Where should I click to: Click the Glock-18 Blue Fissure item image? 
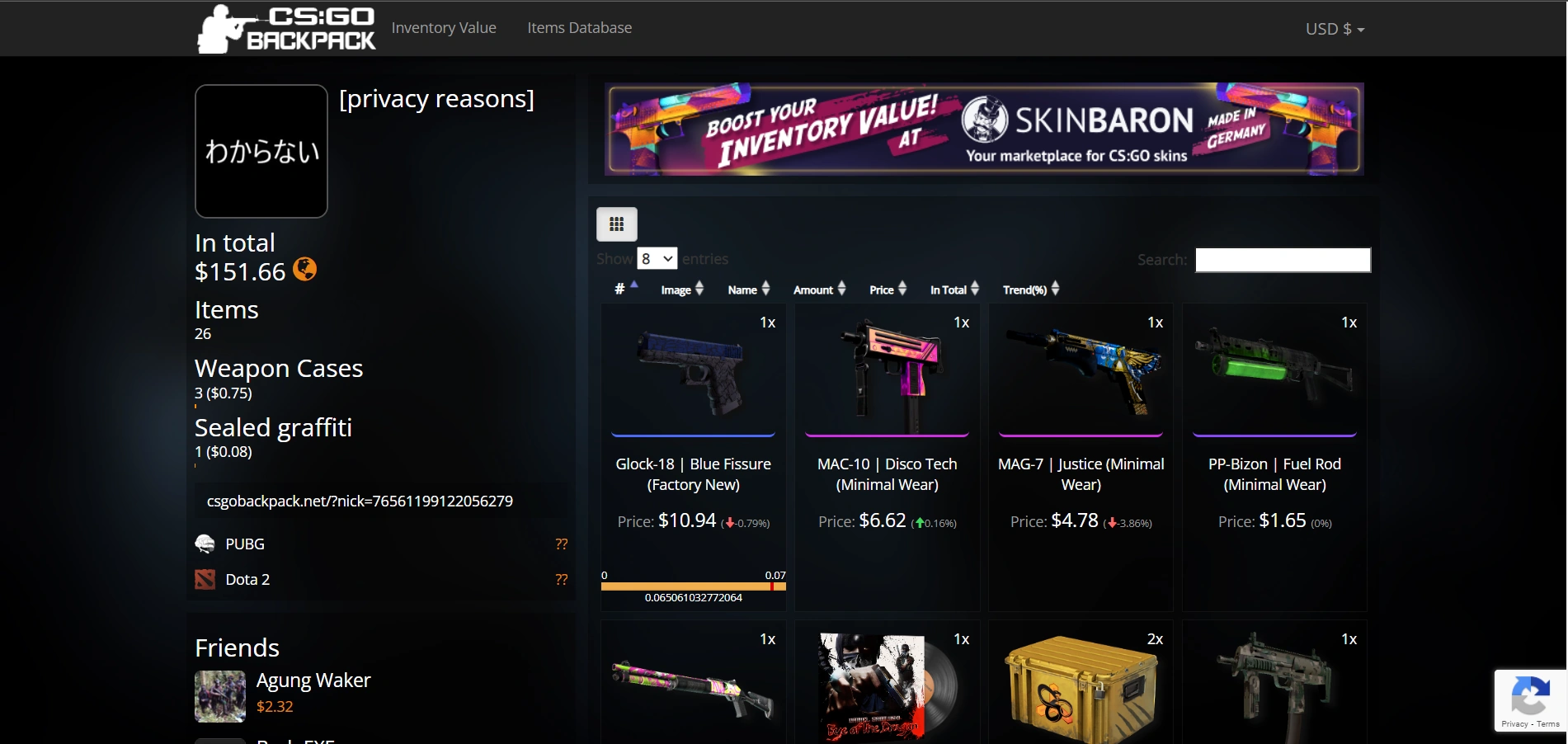(692, 371)
